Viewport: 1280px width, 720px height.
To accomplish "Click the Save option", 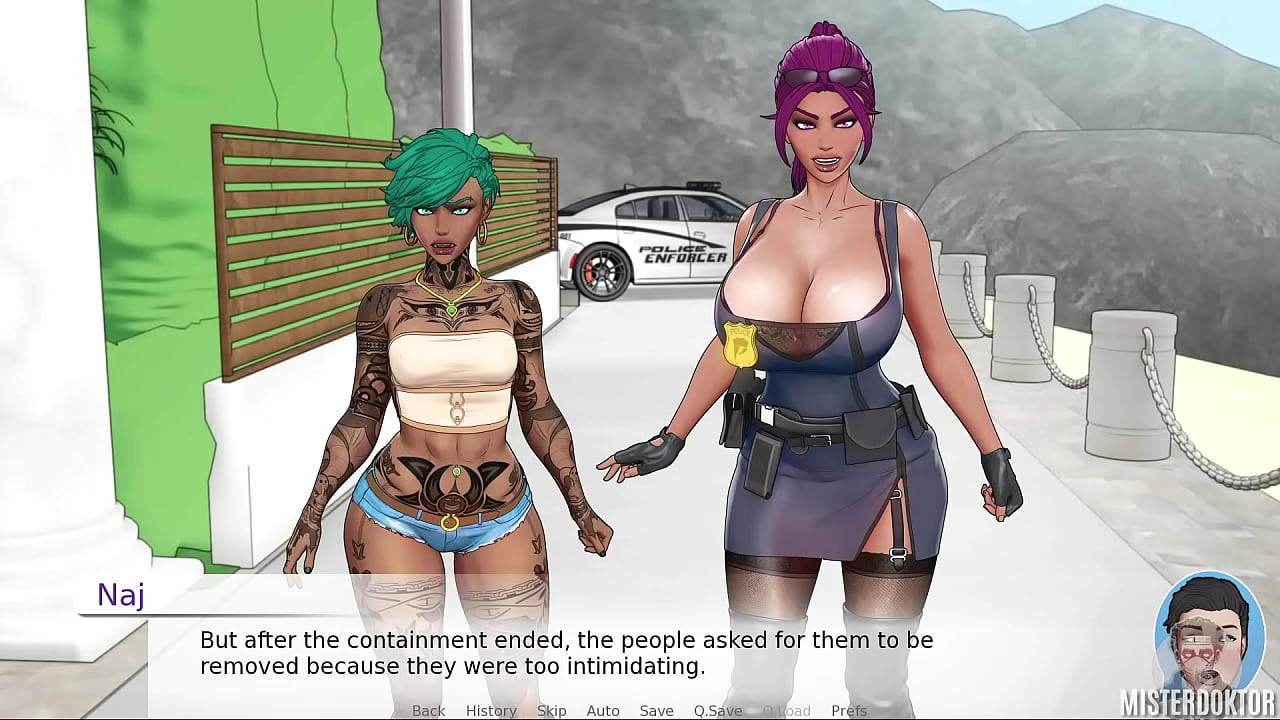I will [x=656, y=710].
